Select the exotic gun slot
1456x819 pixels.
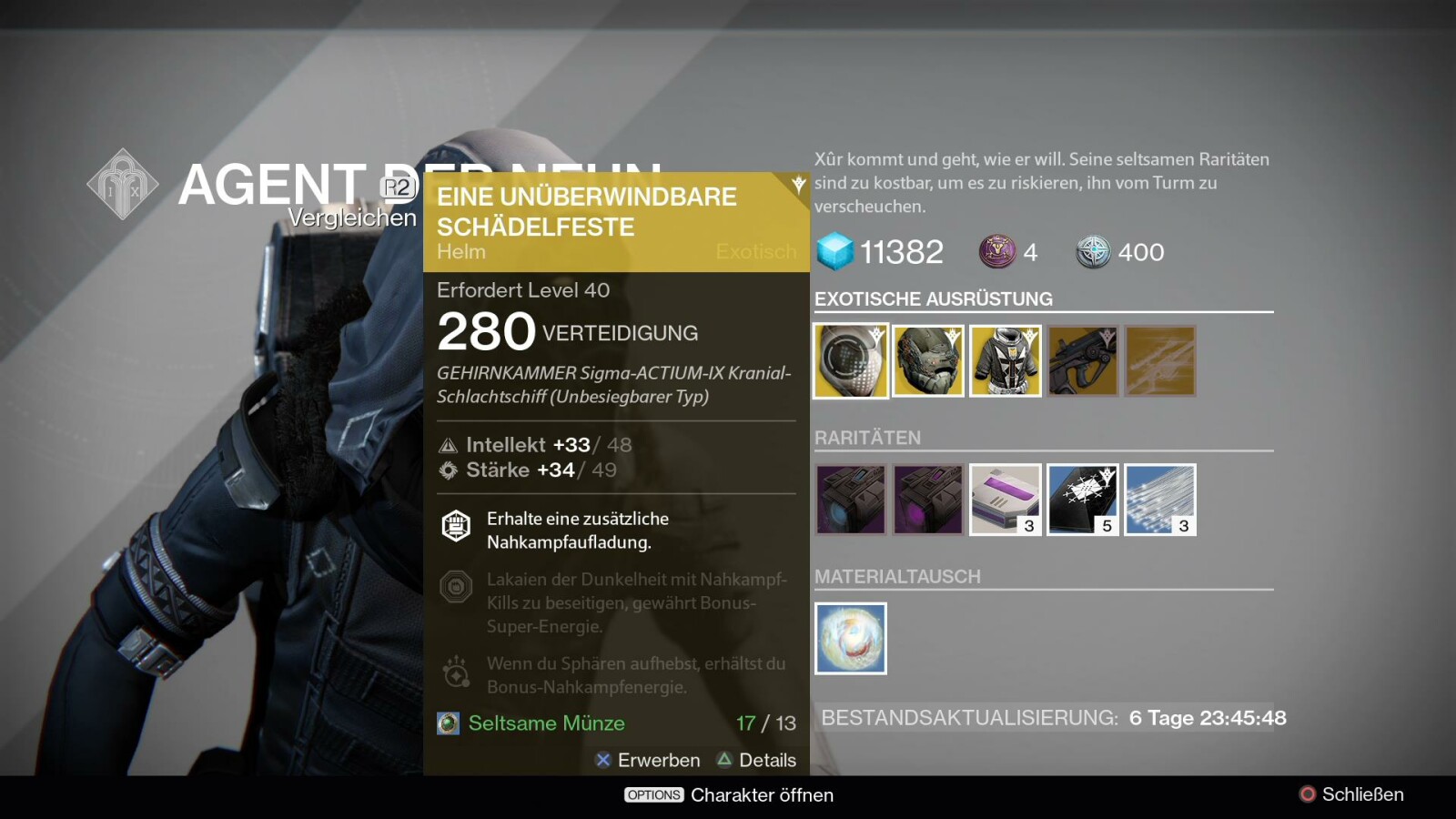(1082, 361)
